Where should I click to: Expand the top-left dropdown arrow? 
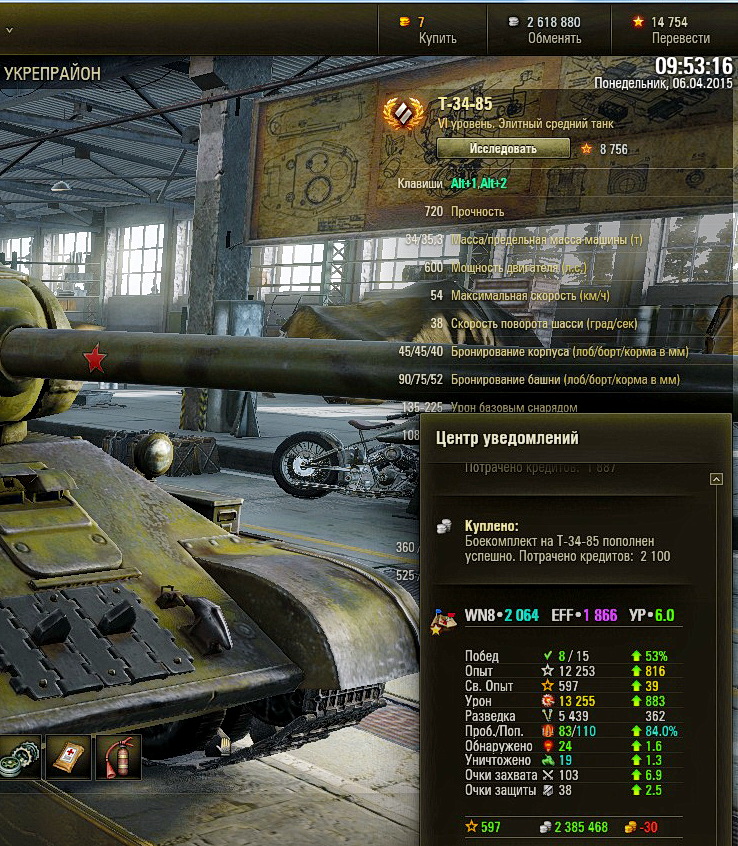pos(9,30)
